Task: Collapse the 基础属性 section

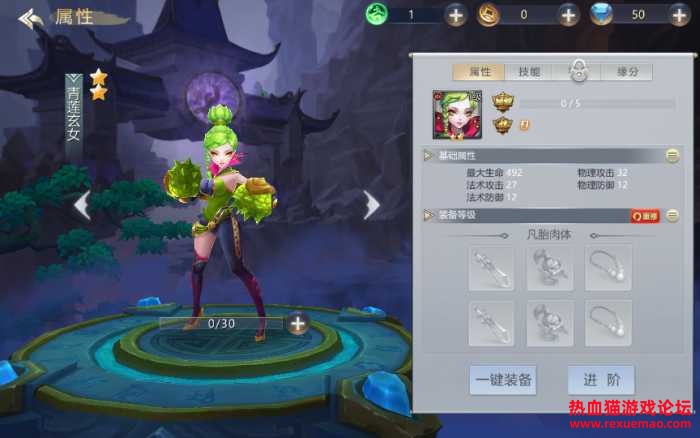Action: 672,156
